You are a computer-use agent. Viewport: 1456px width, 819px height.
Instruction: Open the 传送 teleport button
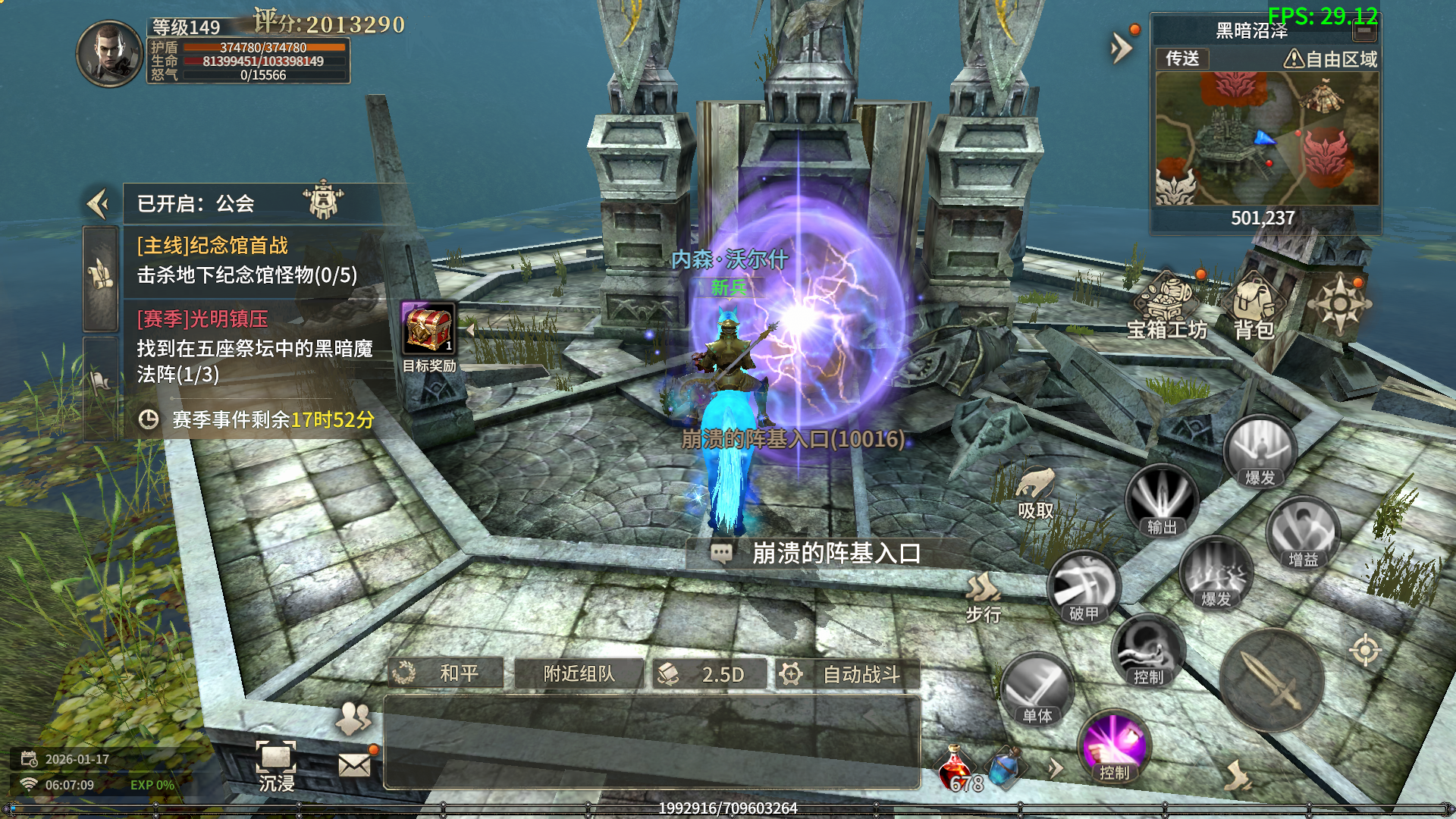(1182, 58)
